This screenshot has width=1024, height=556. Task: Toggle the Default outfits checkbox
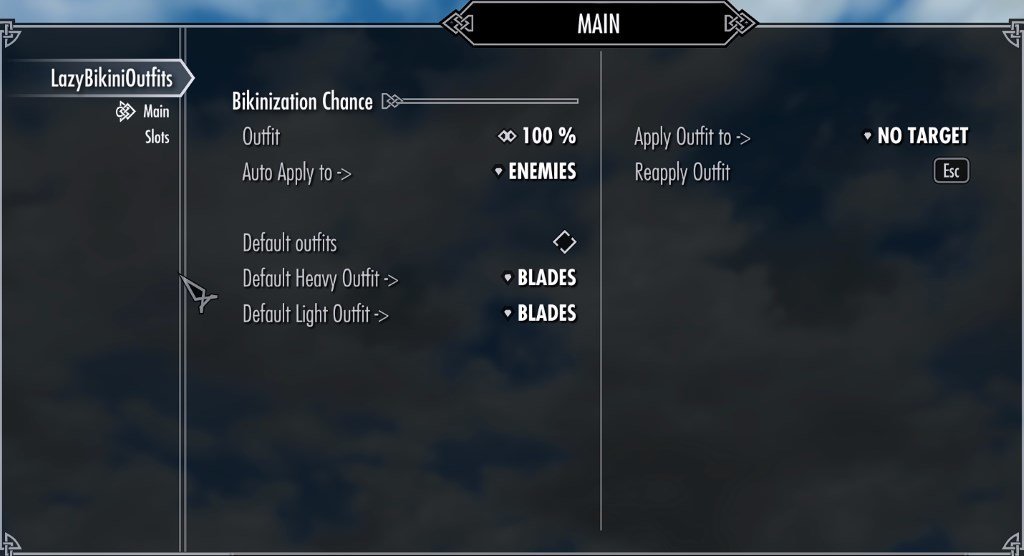(564, 242)
